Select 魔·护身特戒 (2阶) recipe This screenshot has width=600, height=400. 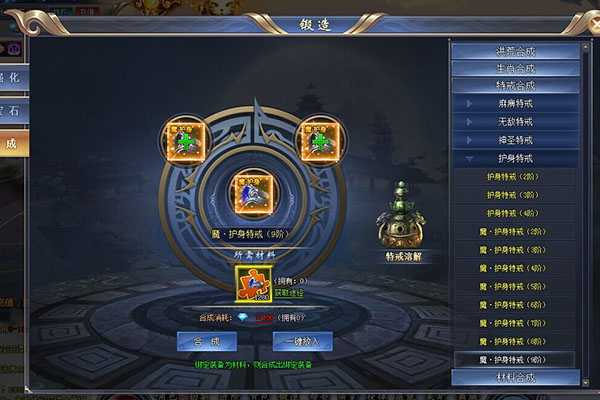pyautogui.click(x=515, y=232)
